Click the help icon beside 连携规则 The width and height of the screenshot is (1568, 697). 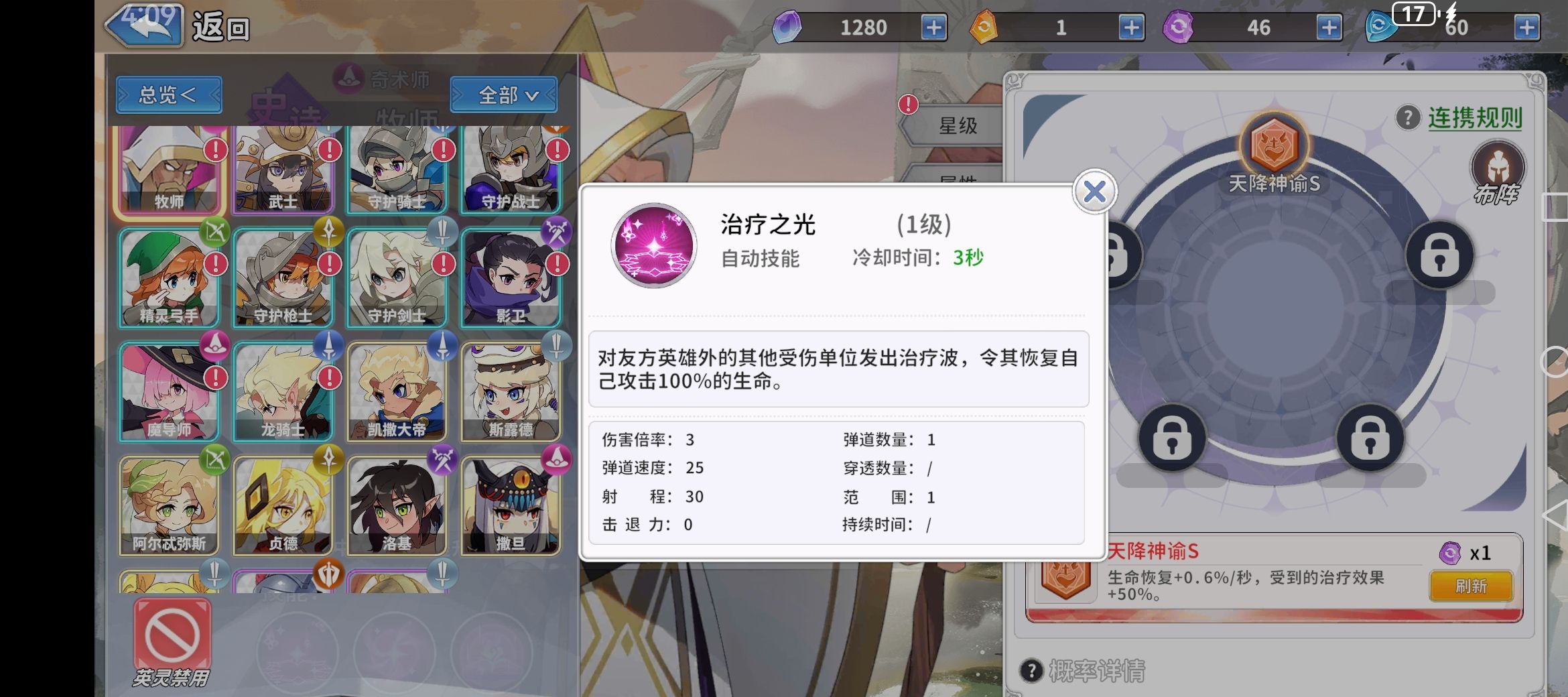pyautogui.click(x=1407, y=117)
